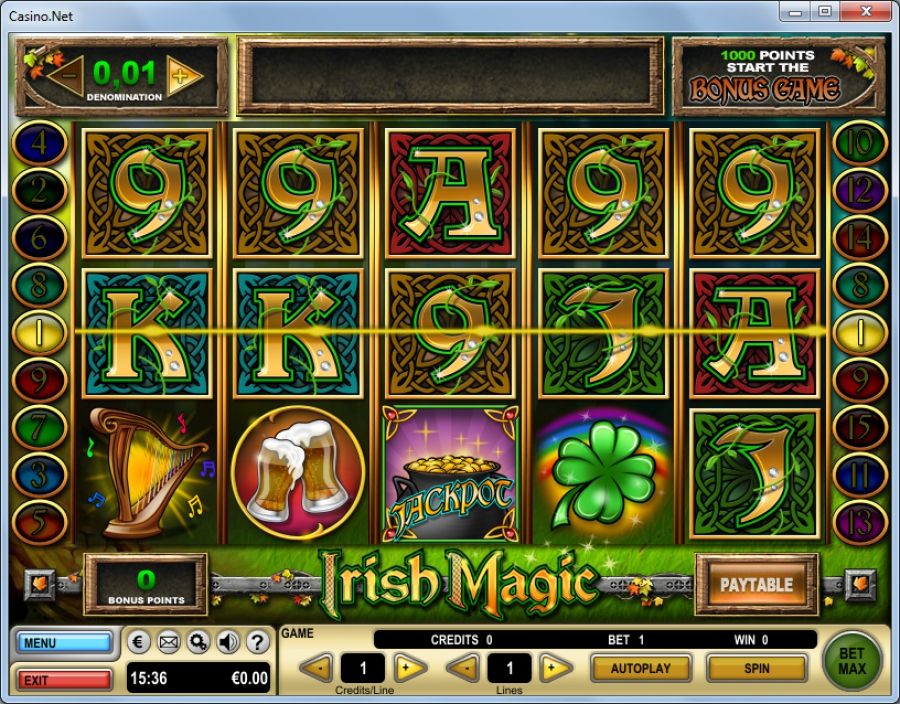Select payline 10 on the right side
The image size is (900, 704).
(860, 143)
